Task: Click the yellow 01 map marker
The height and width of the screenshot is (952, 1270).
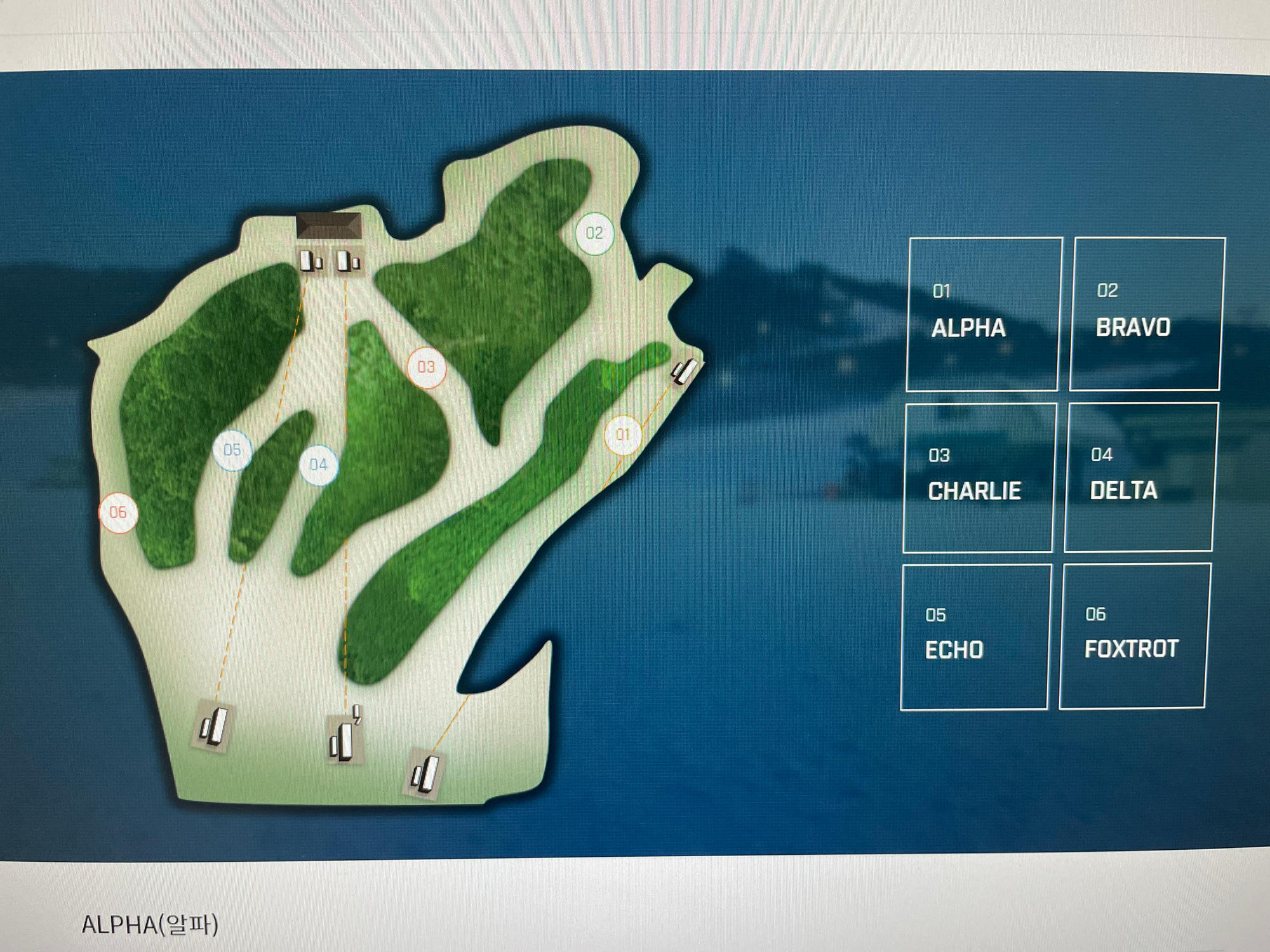Action: pyautogui.click(x=623, y=435)
